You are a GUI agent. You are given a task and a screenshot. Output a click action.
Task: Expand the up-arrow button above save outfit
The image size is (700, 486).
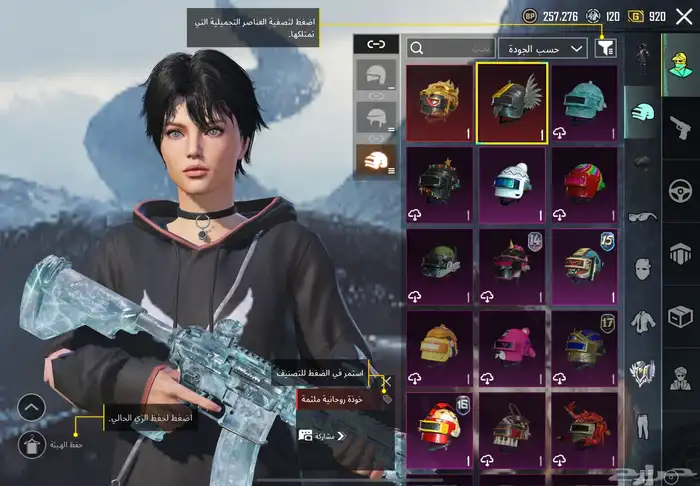click(x=31, y=407)
